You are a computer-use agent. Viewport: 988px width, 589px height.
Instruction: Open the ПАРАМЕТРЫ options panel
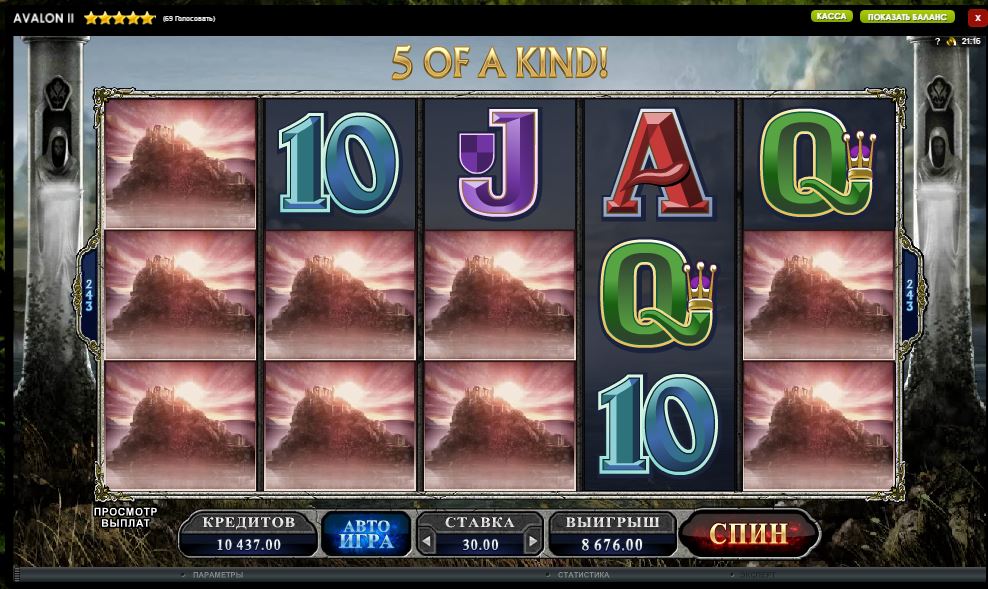[217, 575]
